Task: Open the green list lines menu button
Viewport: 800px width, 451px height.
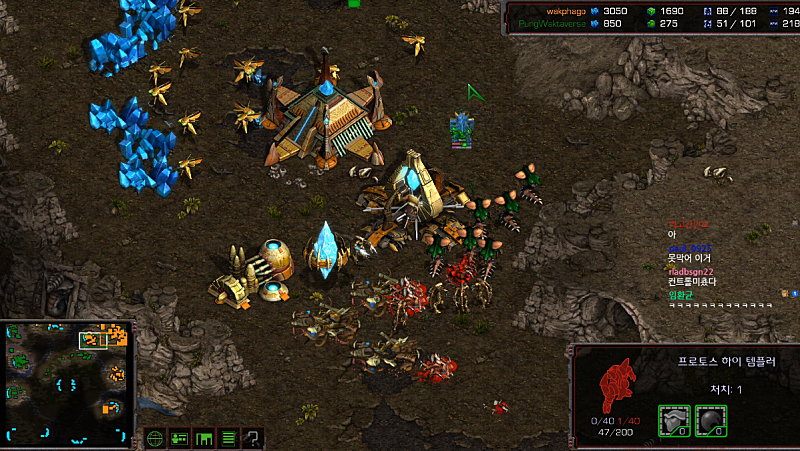Action: coord(229,438)
